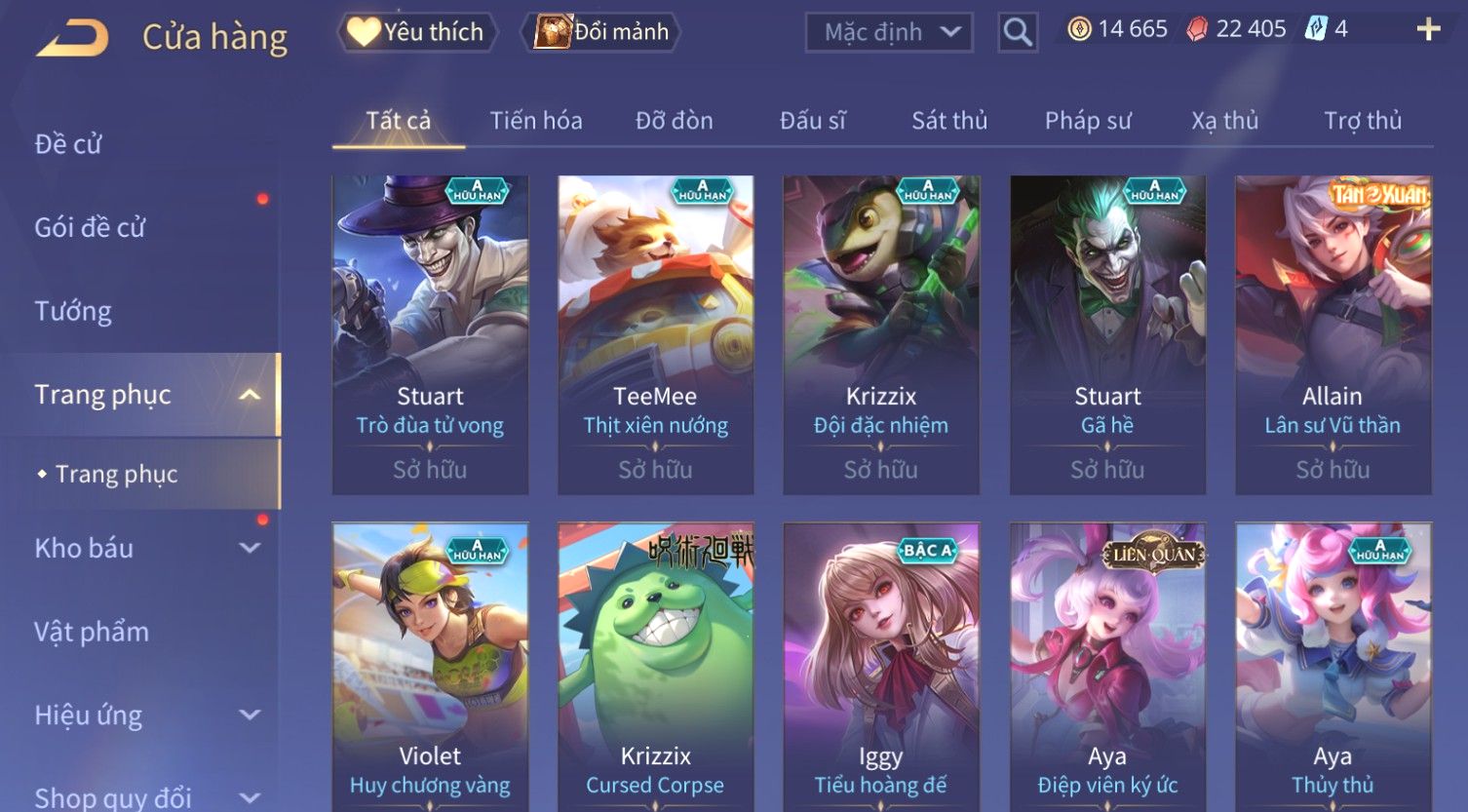Open the Vật phẩm section
This screenshot has height=812, width=1468.
click(92, 632)
